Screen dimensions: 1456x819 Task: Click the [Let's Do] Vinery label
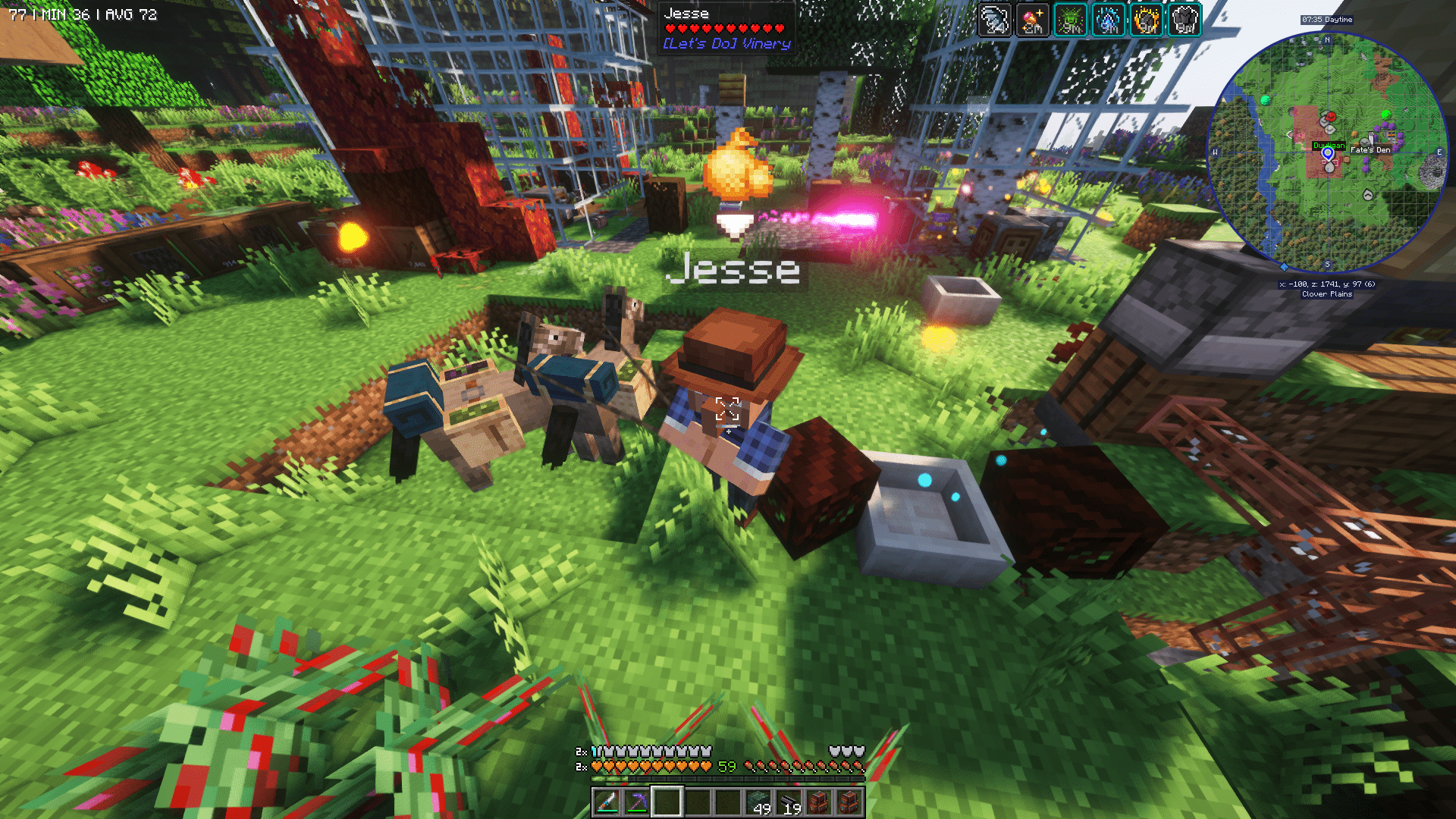(x=726, y=44)
